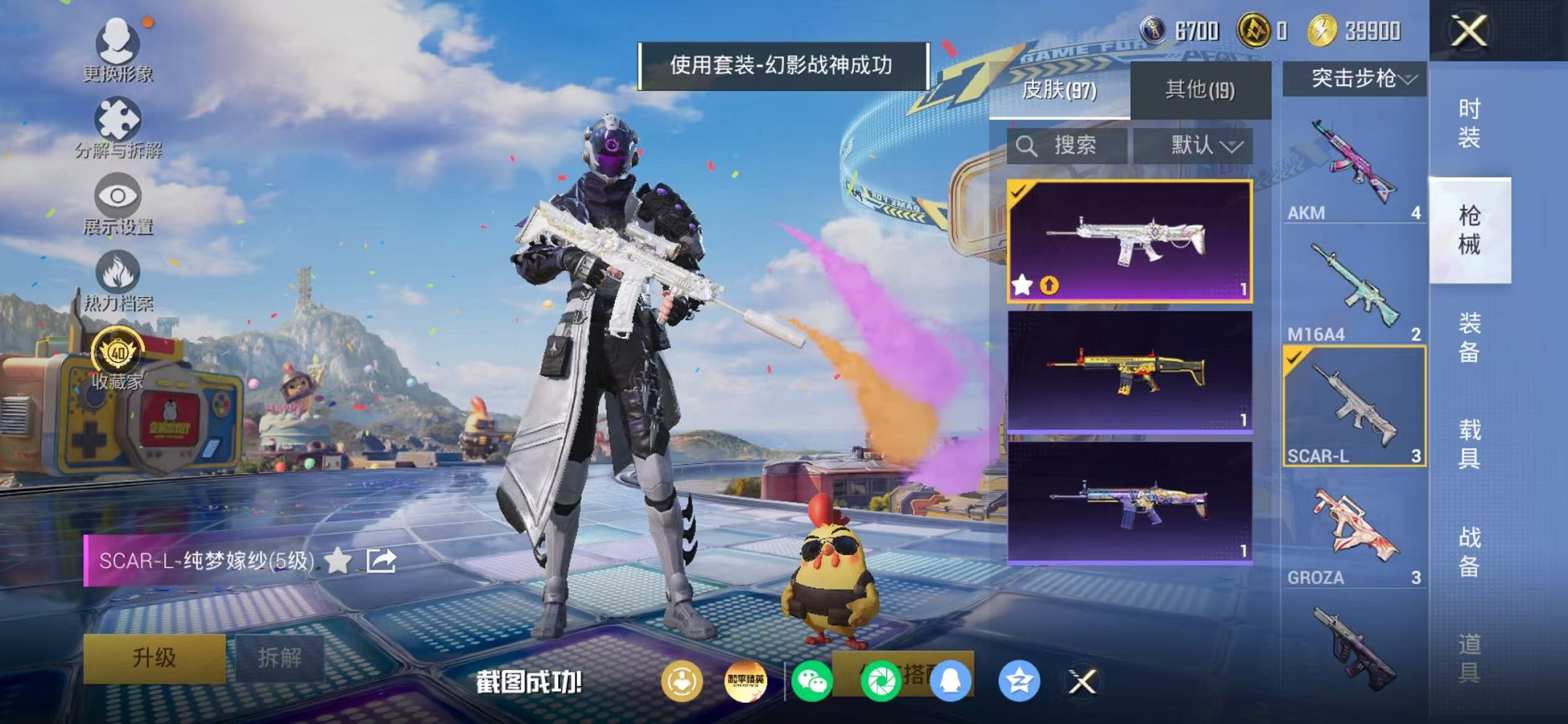Open the 默认 sort dropdown

coord(1199,144)
